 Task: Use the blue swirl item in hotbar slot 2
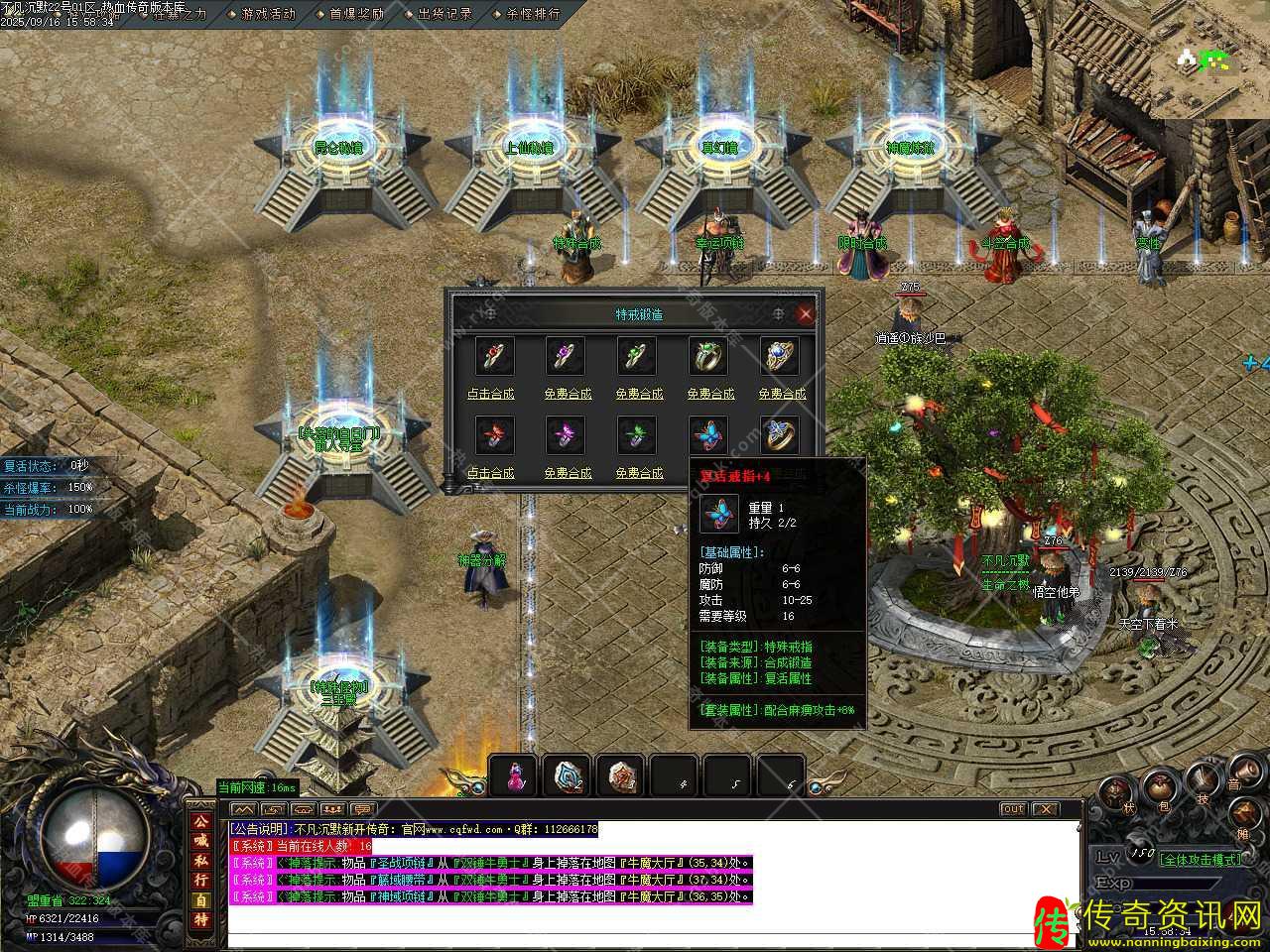coord(569,775)
